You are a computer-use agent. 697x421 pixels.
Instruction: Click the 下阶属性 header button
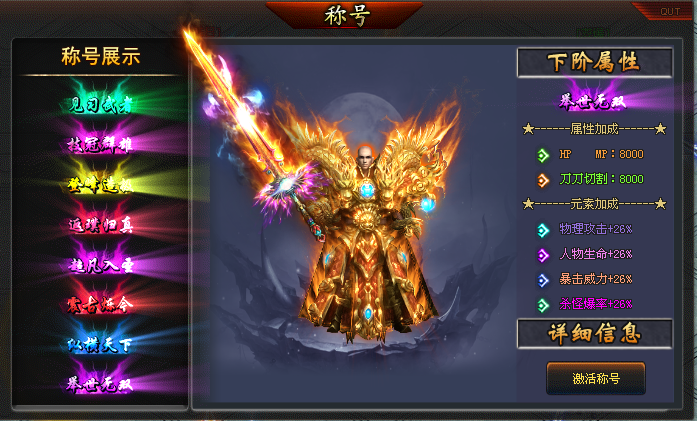click(594, 62)
